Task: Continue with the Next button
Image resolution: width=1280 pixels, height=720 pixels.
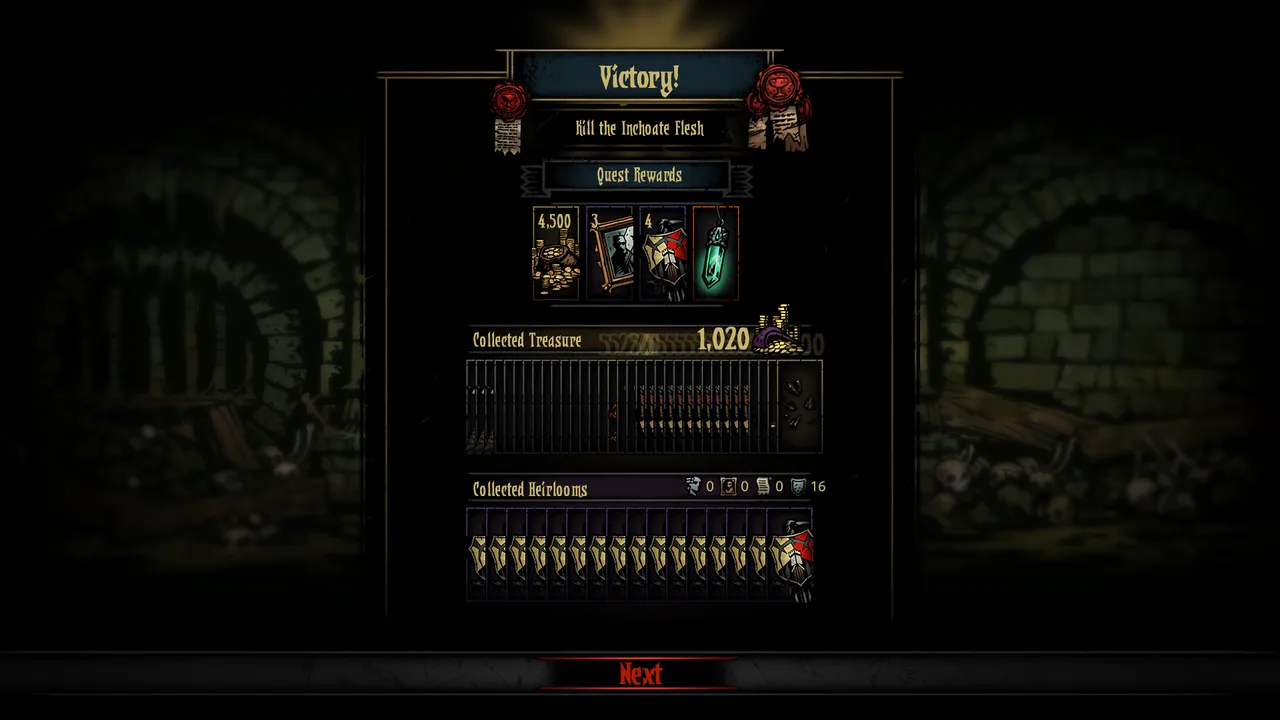Action: point(640,674)
